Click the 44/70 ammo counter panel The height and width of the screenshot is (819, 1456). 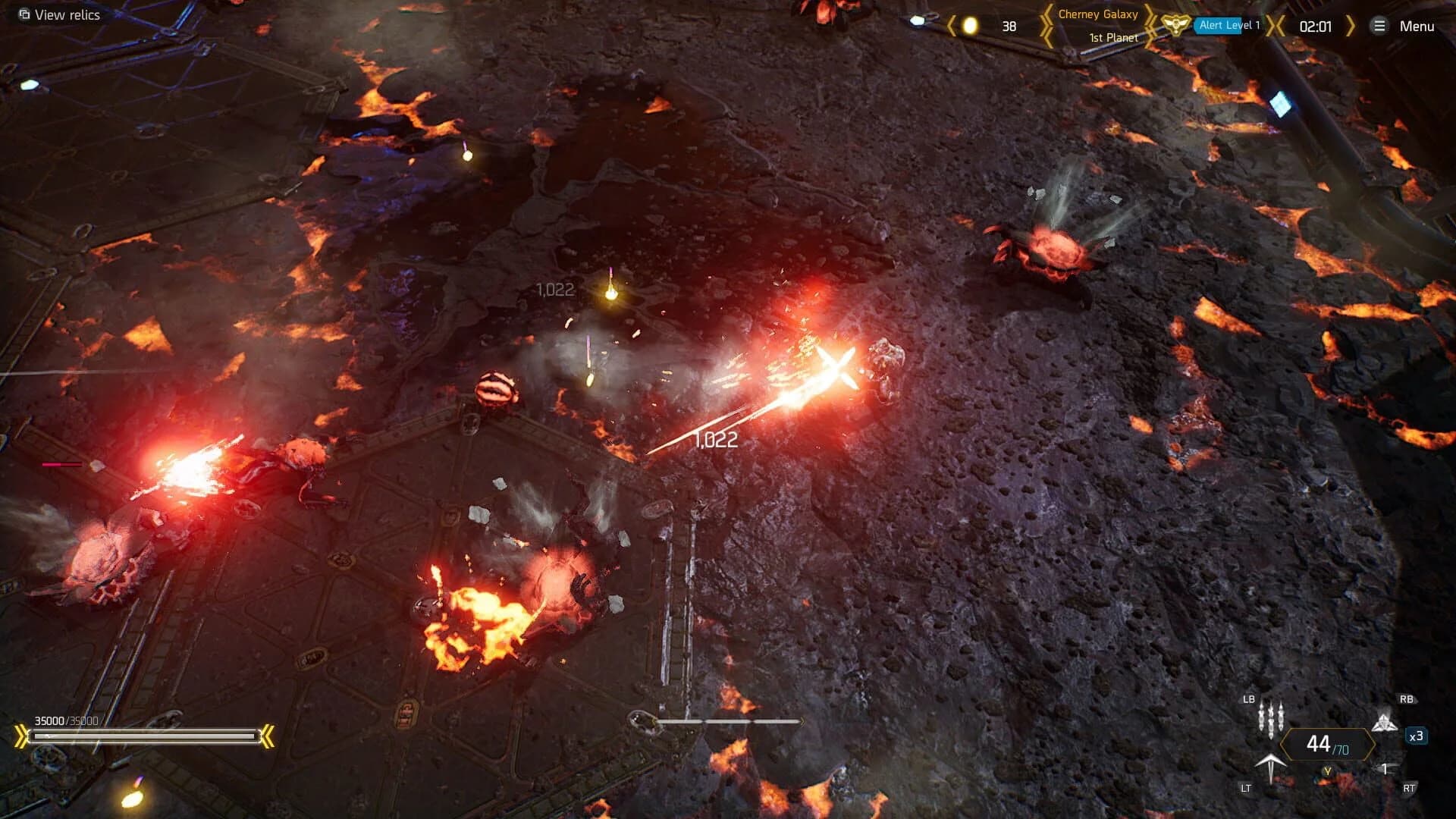pos(1326,743)
